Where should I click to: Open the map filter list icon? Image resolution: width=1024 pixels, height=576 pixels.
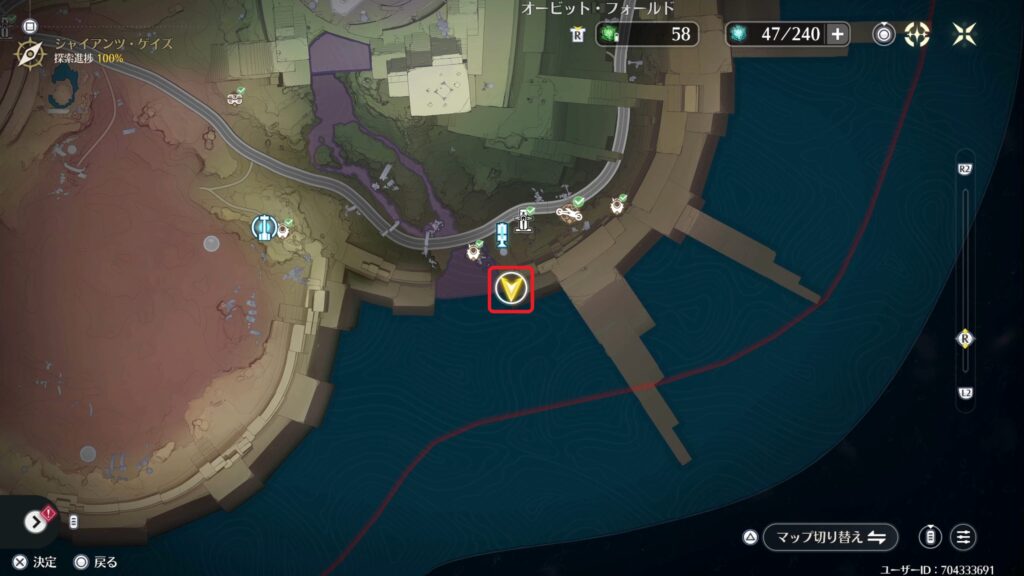coord(964,537)
